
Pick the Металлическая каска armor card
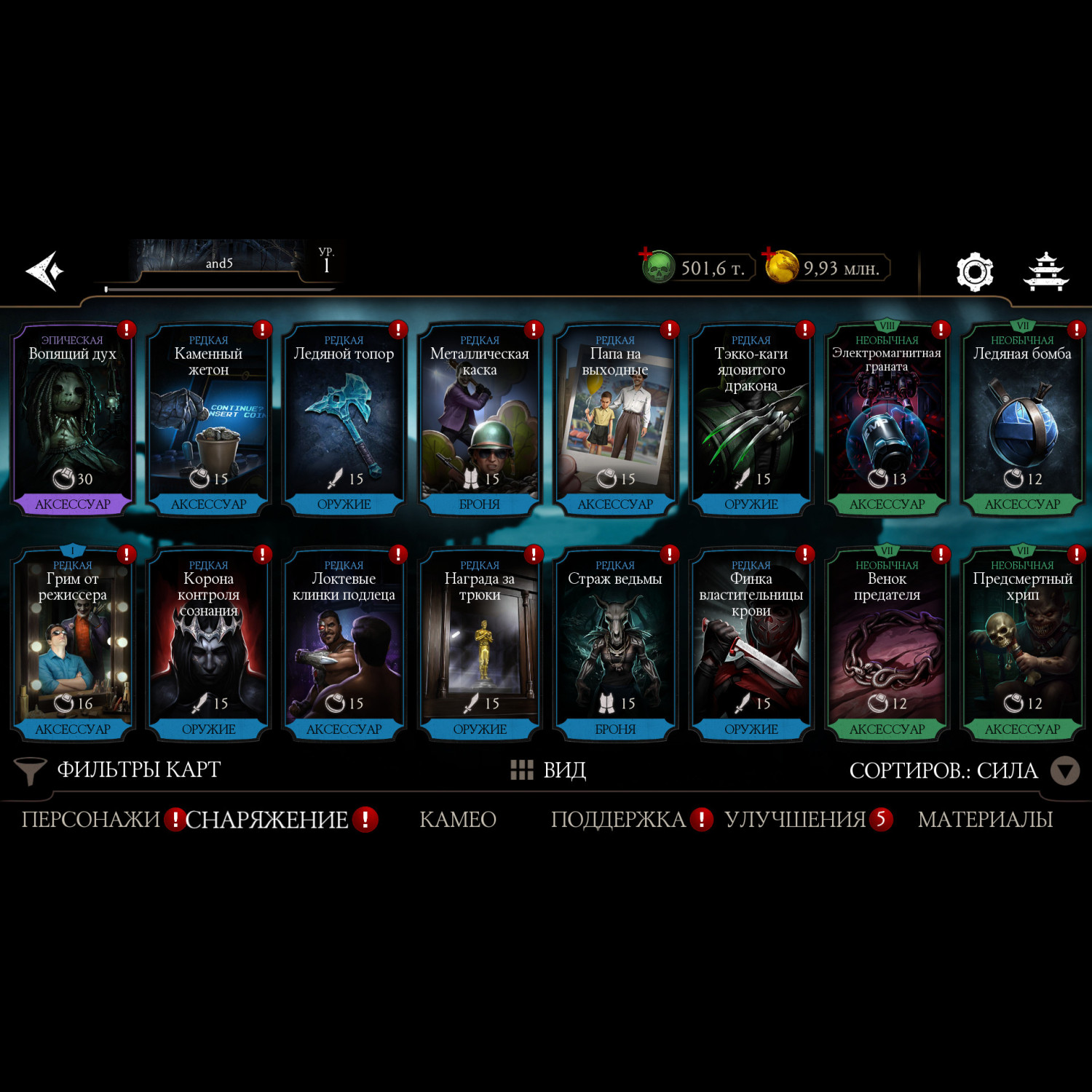click(480, 419)
